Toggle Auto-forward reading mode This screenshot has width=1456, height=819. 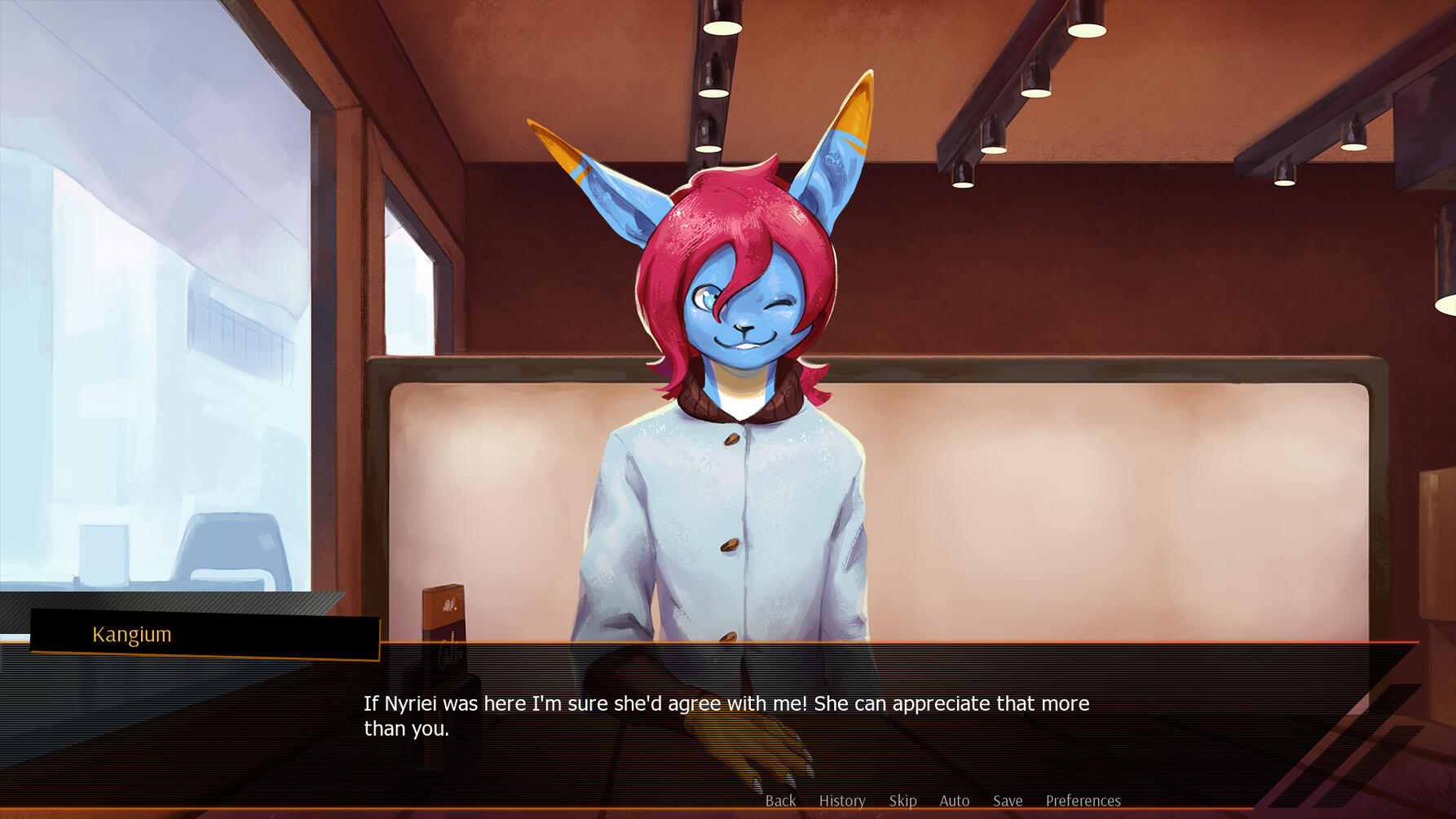[x=954, y=800]
